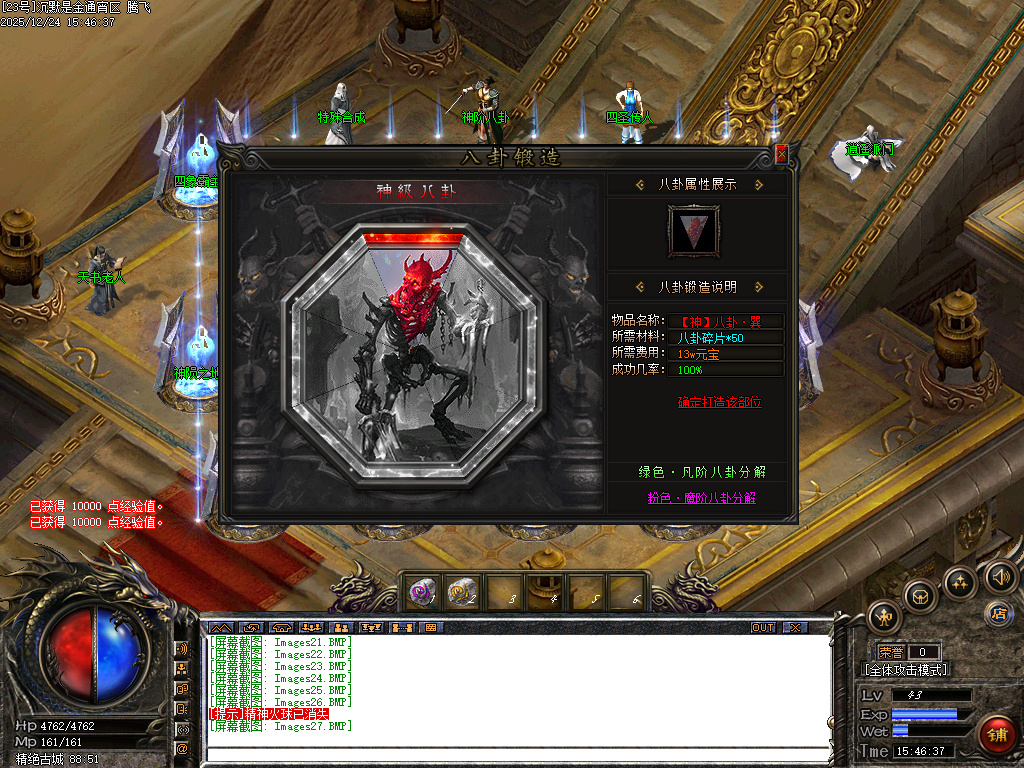The width and height of the screenshot is (1024, 768).
Task: Confirm forging with 确定打造该部位 link
Action: pyautogui.click(x=719, y=402)
